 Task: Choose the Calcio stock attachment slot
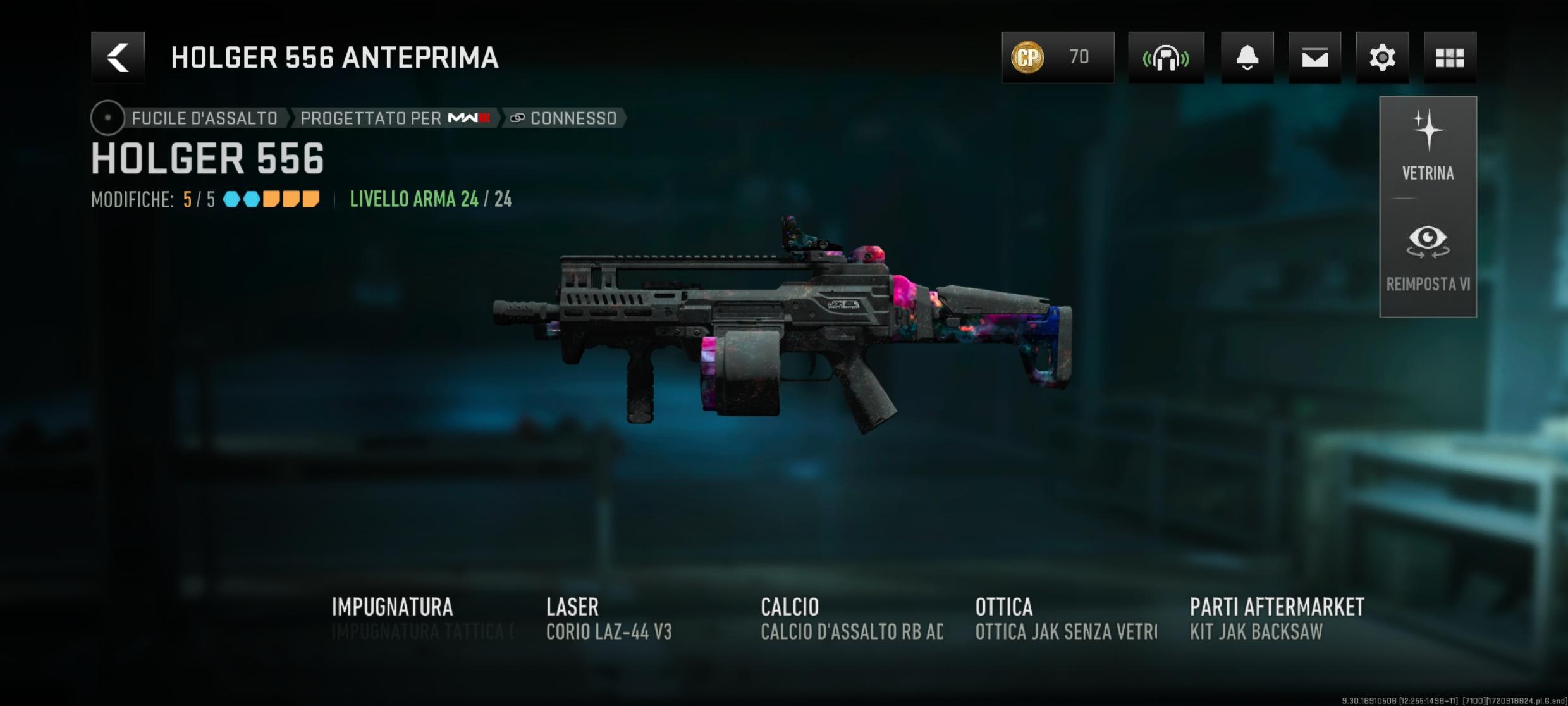[x=851, y=618]
